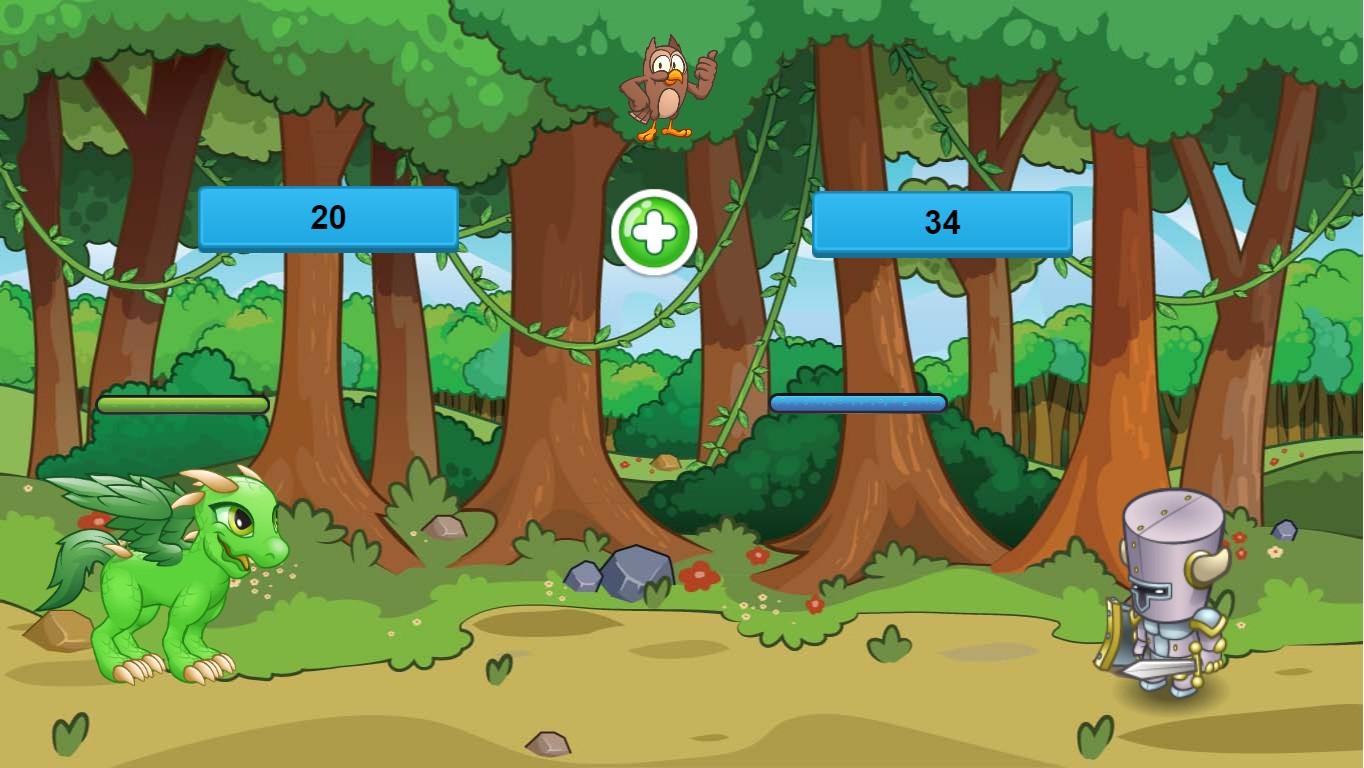
Task: Select the number box showing 20
Action: 330,216
